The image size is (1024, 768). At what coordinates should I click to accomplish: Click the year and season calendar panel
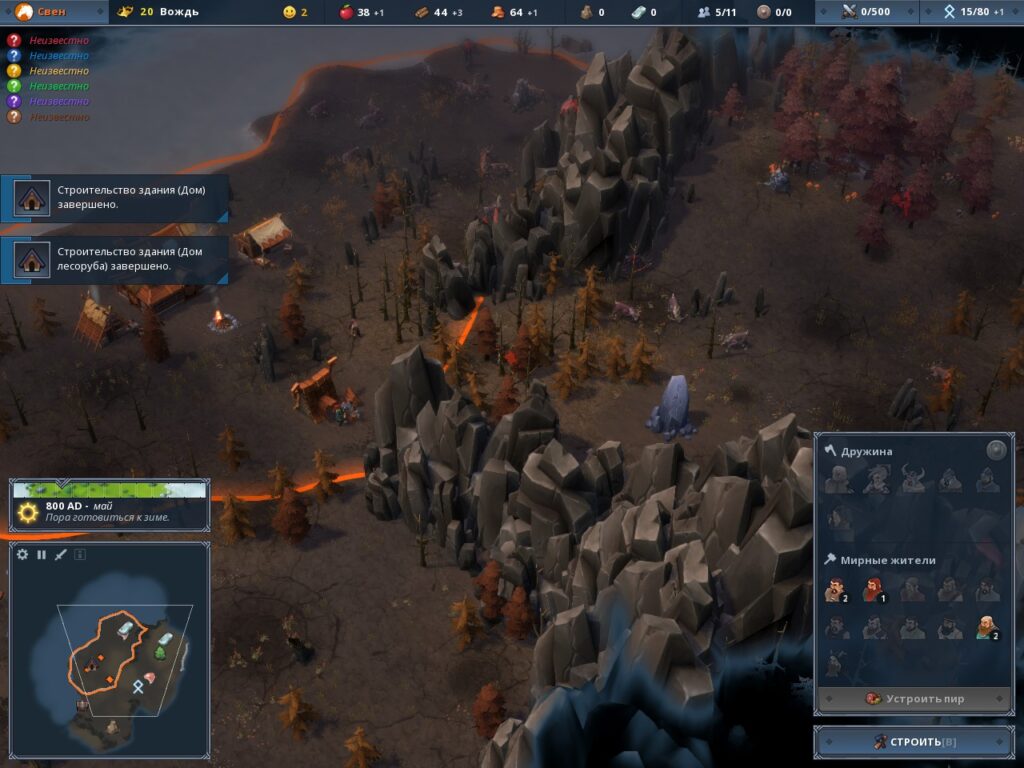pos(110,505)
